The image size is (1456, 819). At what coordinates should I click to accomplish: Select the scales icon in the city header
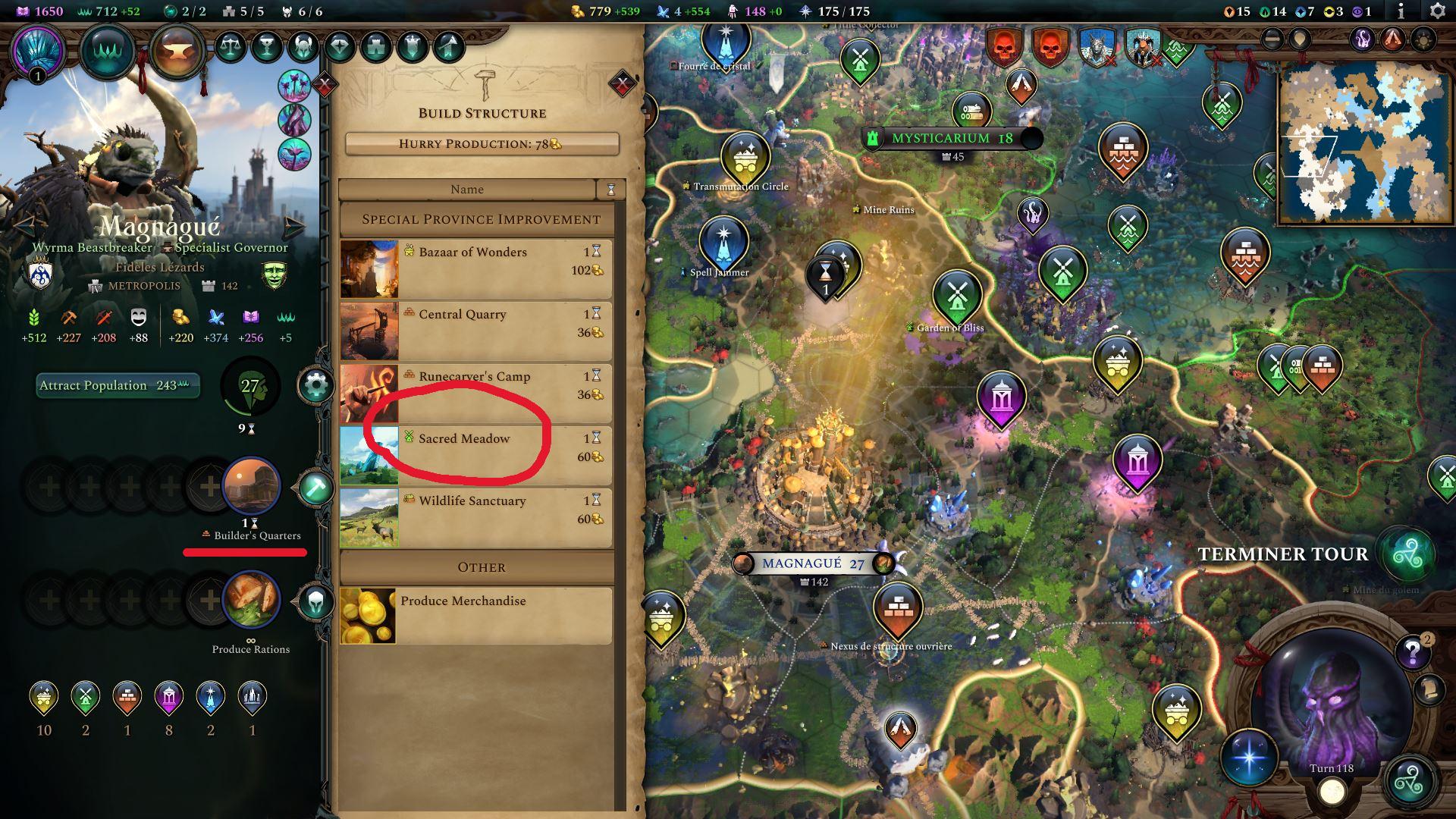coord(231,46)
